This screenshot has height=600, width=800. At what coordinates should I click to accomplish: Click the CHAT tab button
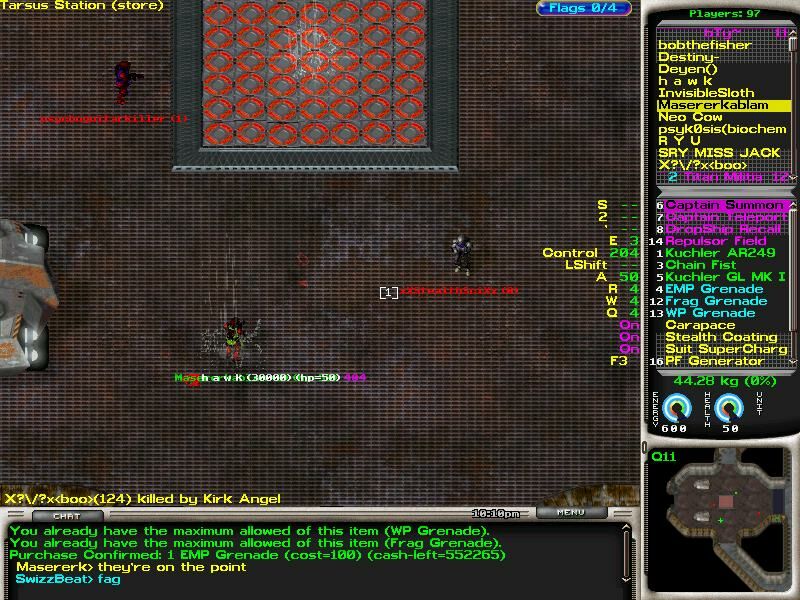(x=67, y=515)
